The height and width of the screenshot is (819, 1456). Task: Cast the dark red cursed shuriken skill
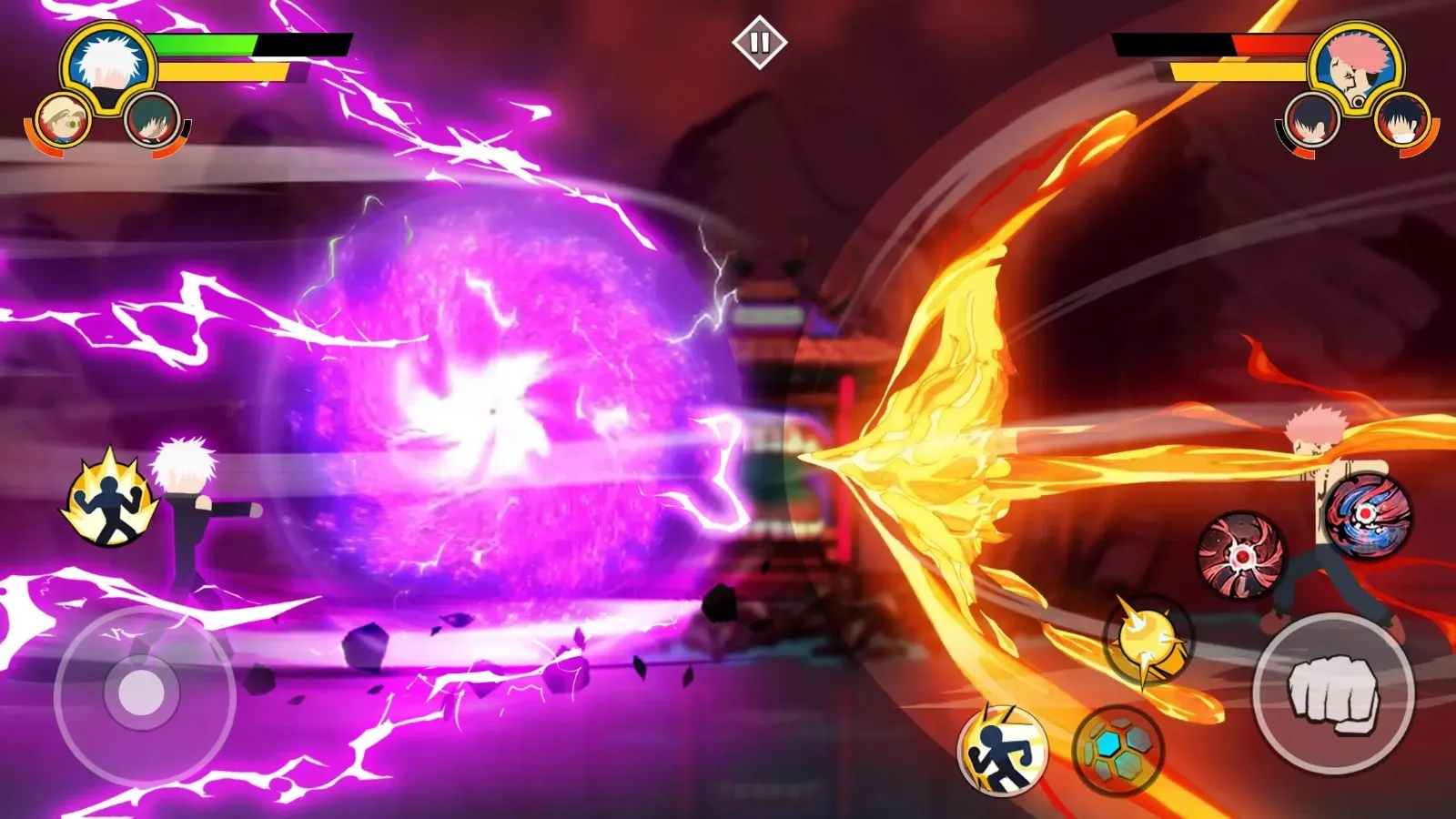1243,552
